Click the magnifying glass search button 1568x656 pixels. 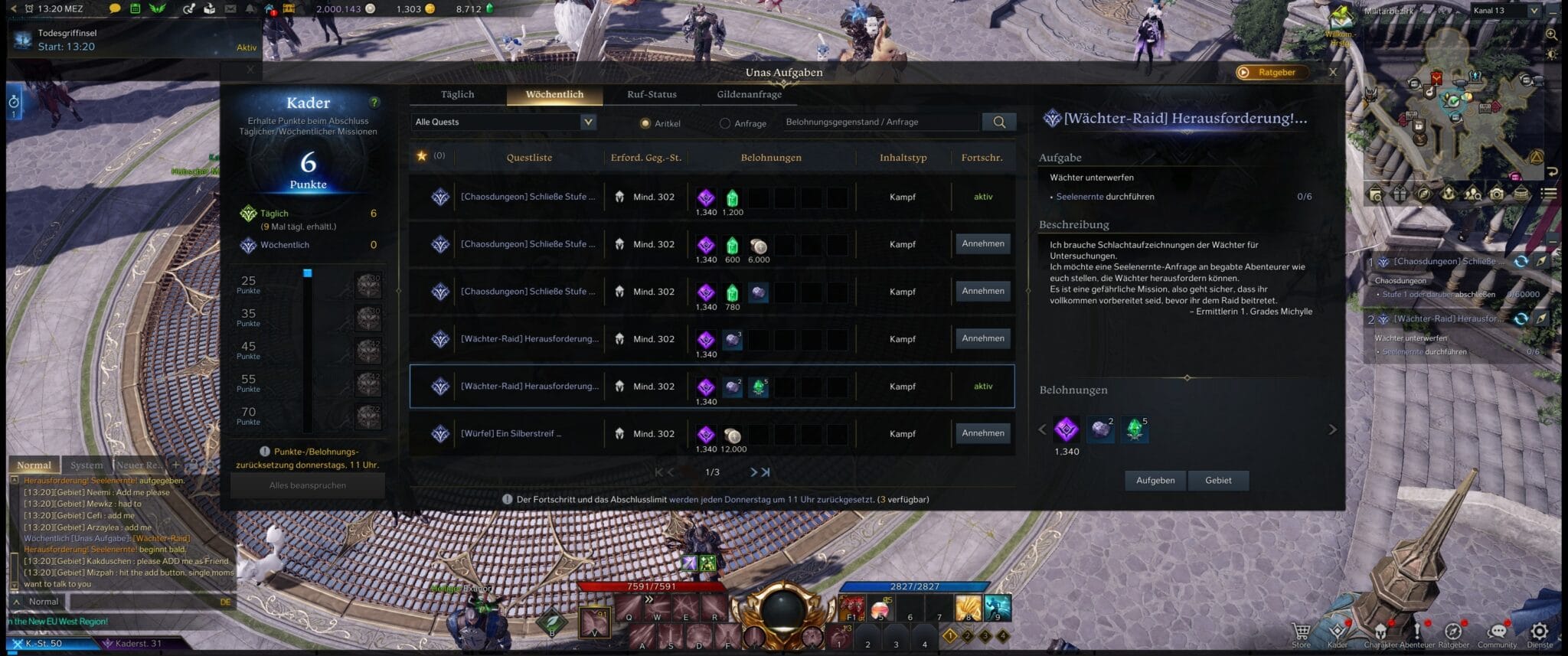[x=999, y=122]
